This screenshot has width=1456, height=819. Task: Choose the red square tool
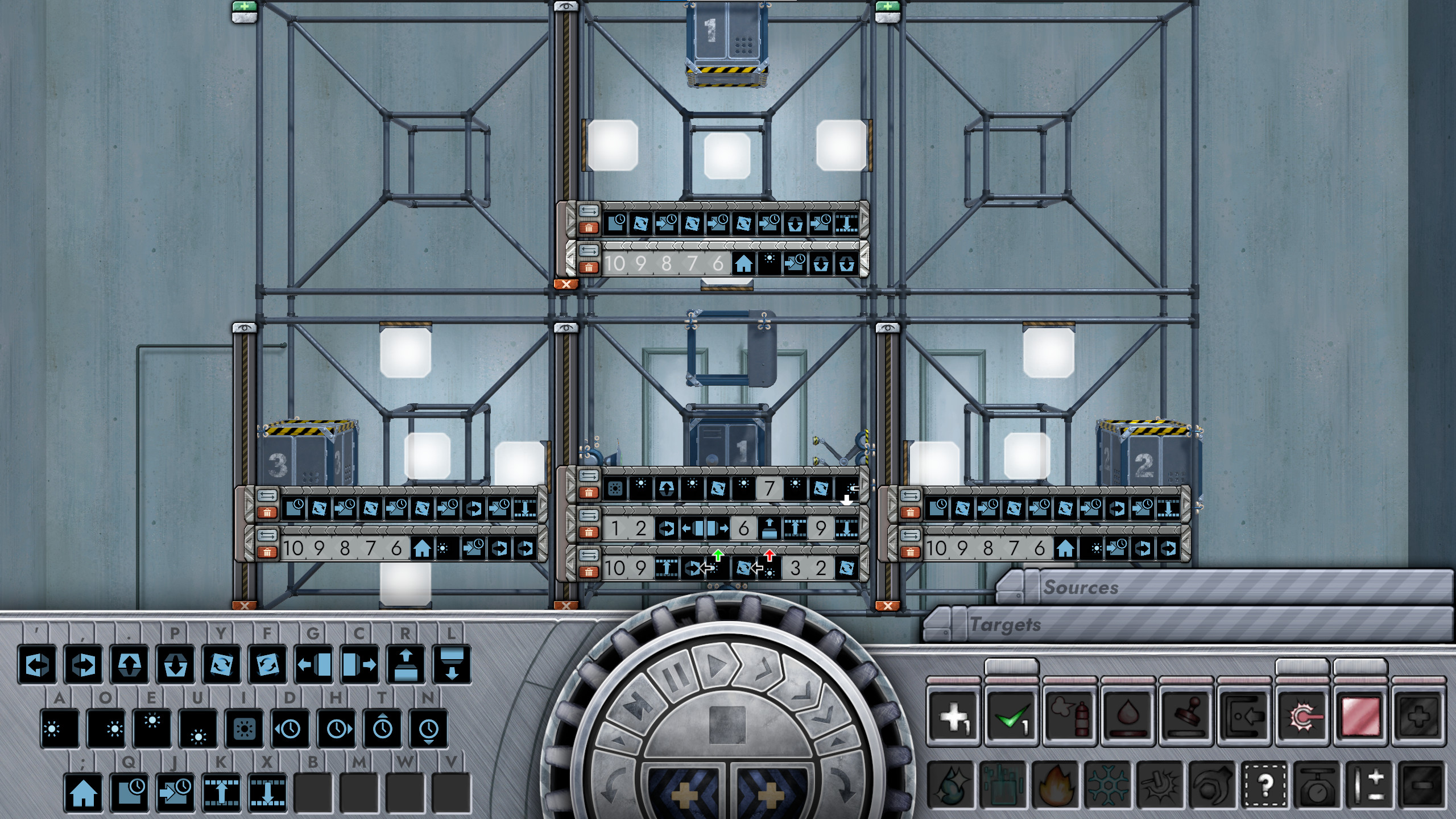tap(1362, 715)
